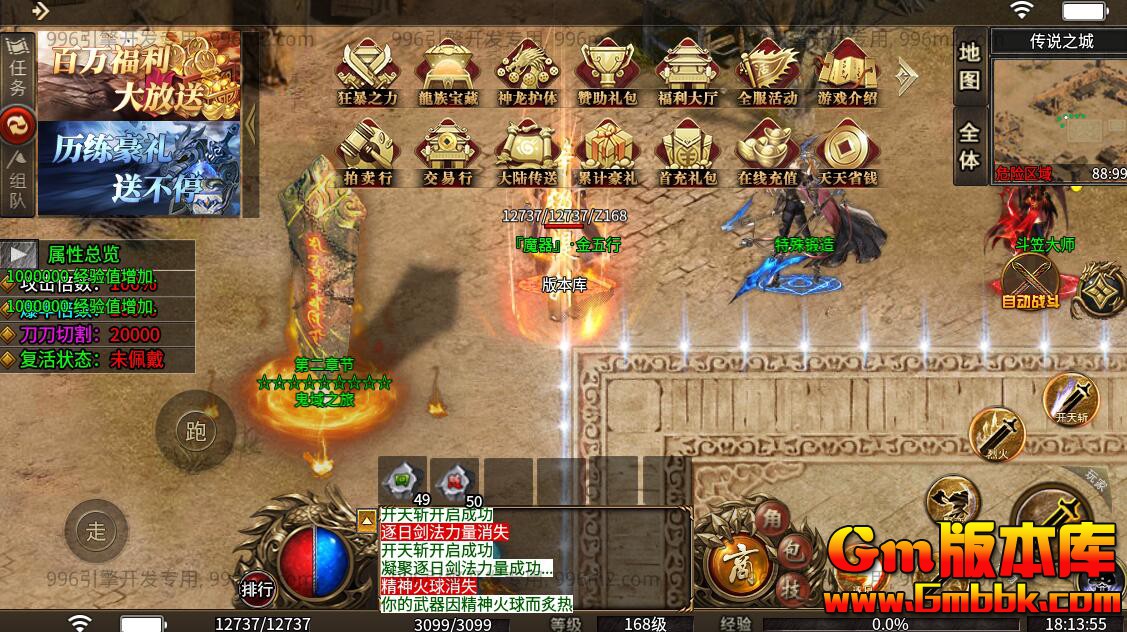The image size is (1127, 632).
Task: Select the 神龙护体 dragon icon
Action: tap(527, 68)
